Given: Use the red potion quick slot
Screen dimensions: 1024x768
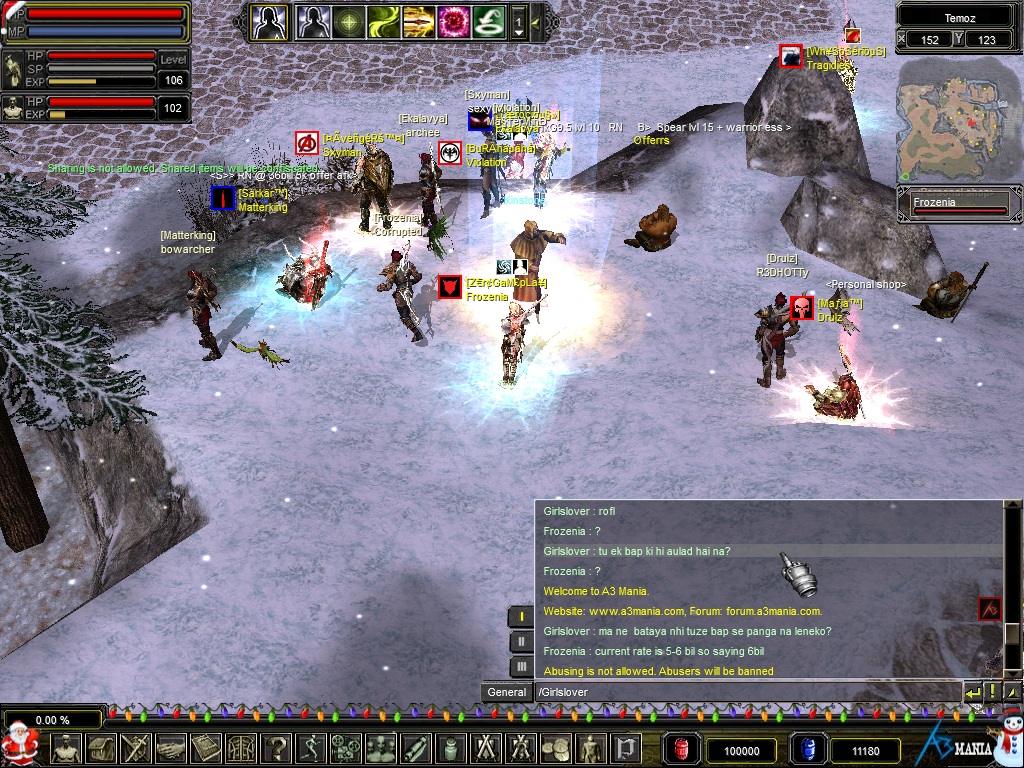Looking at the screenshot, I should coord(683,750).
